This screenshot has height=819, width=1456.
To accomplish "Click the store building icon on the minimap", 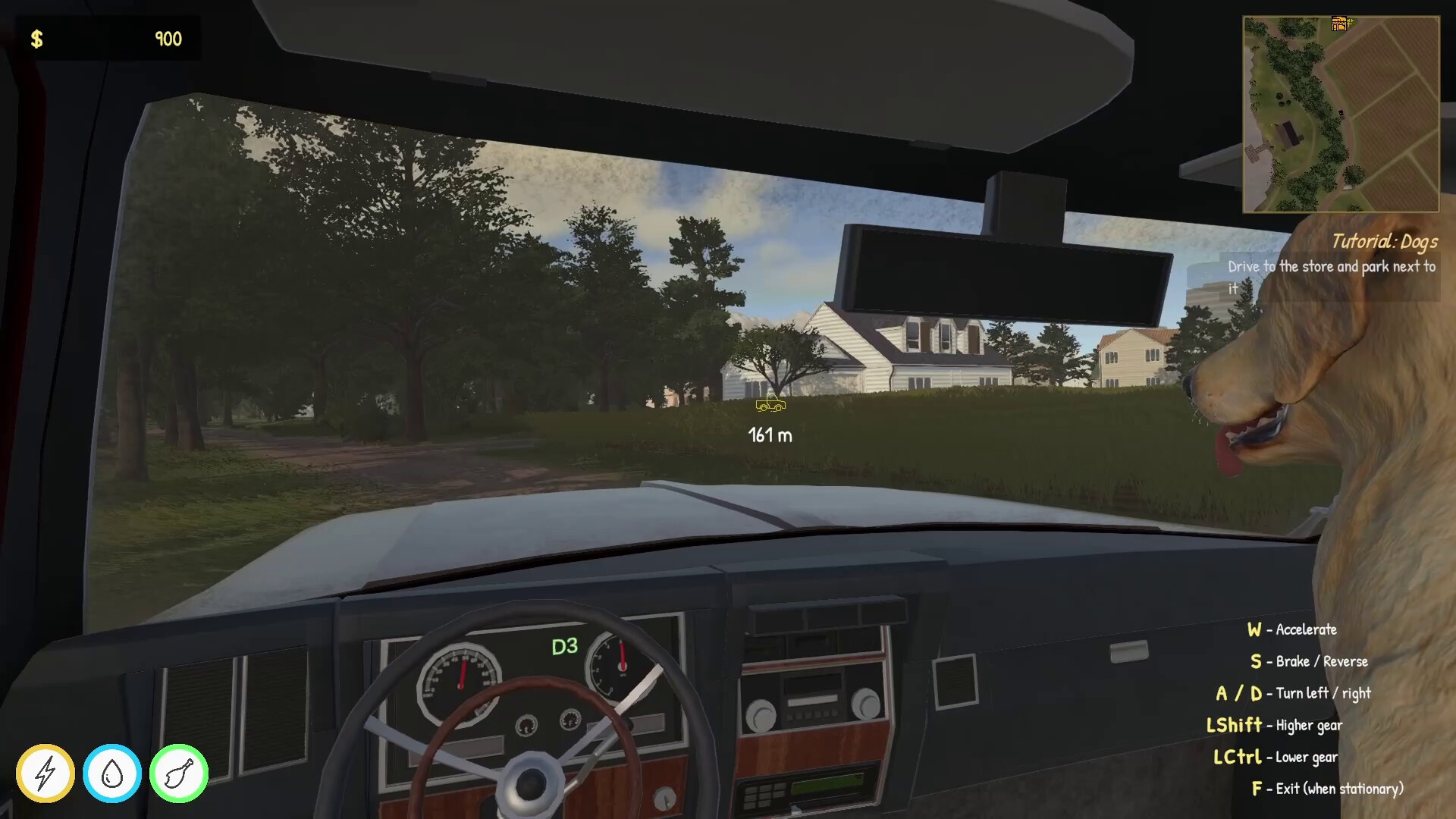I will tap(1338, 24).
